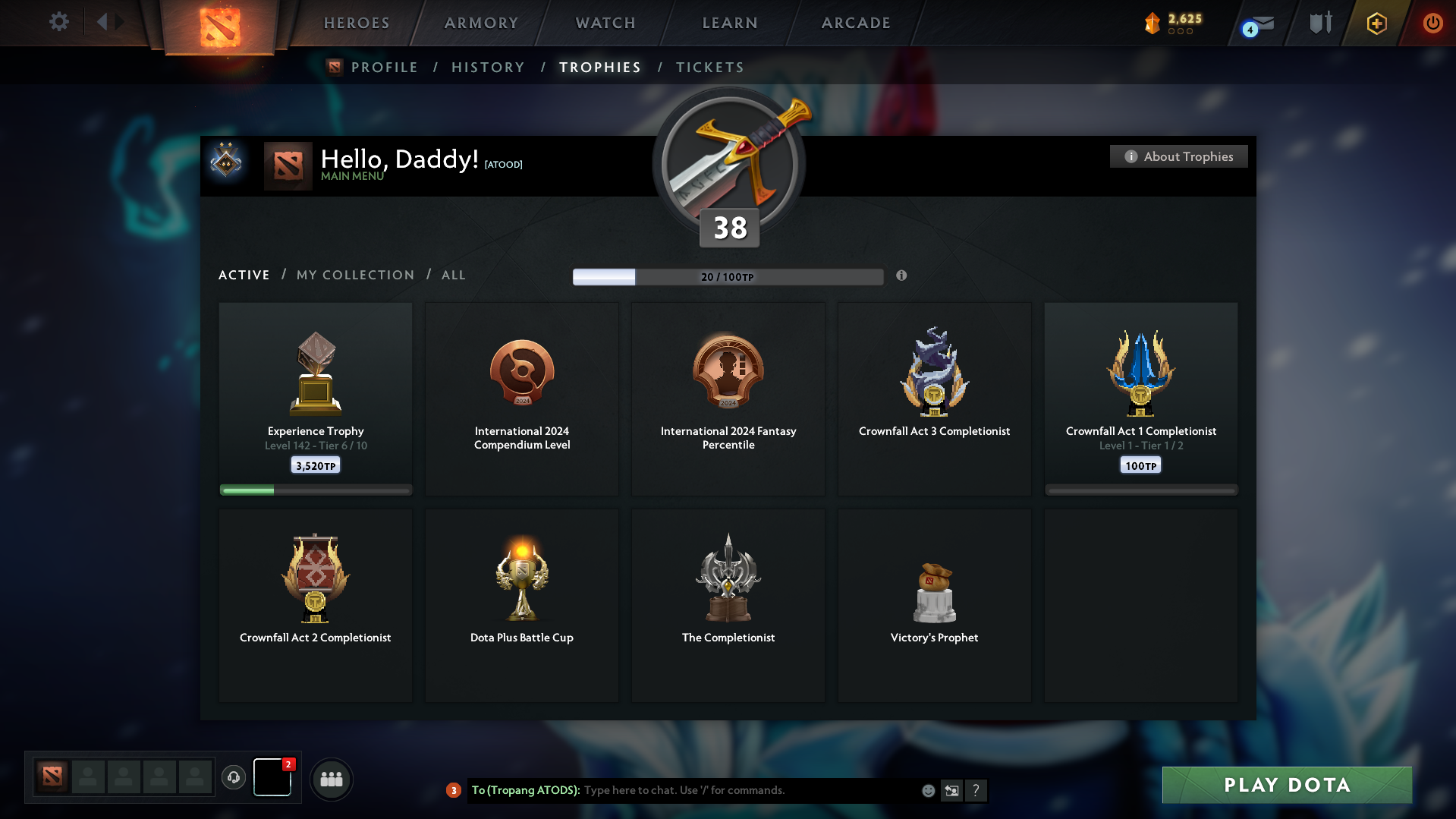This screenshot has width=1456, height=819.
Task: Expand the friends list panel
Action: (x=331, y=779)
